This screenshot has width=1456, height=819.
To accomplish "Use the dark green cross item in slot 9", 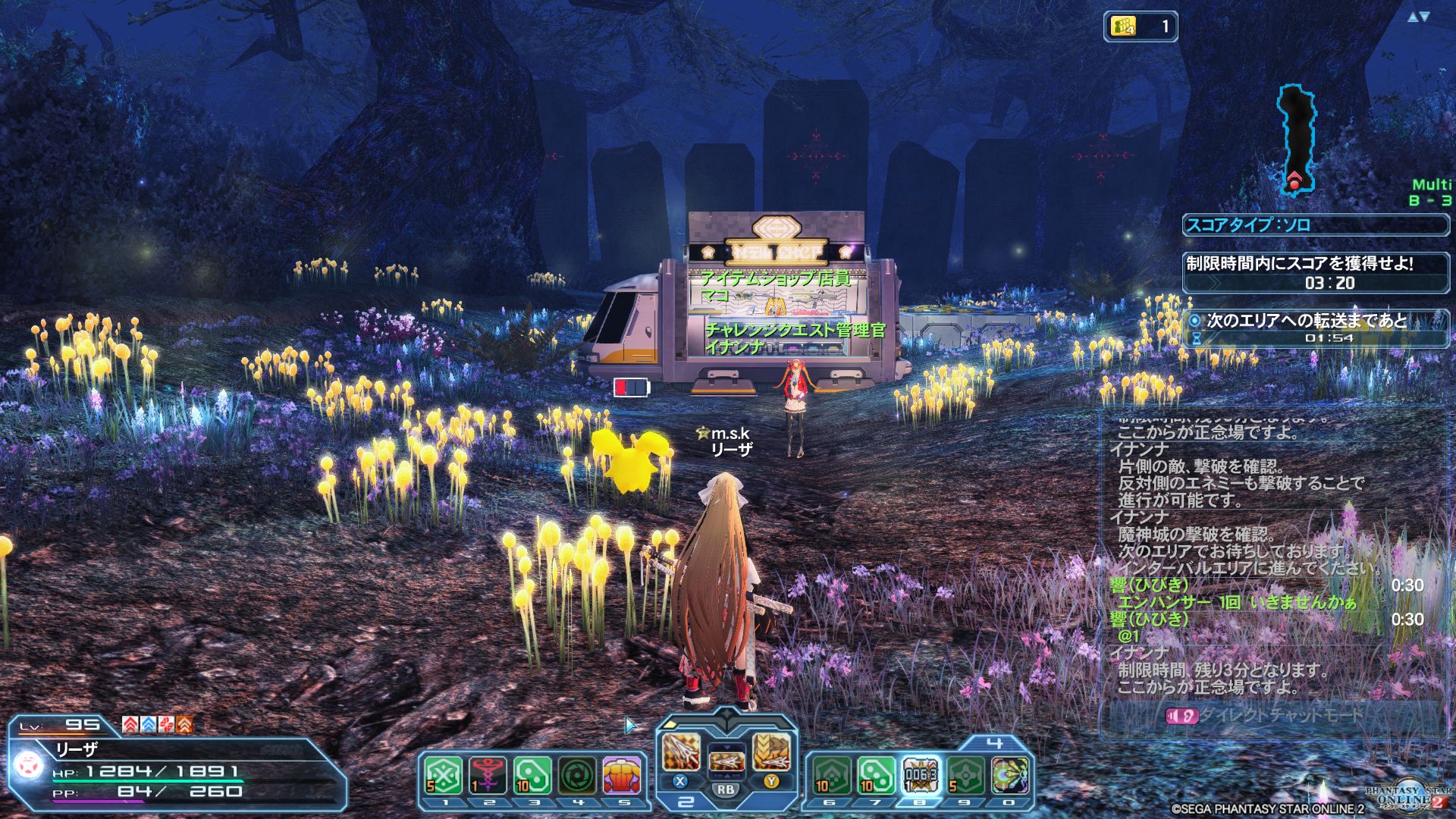I will pyautogui.click(x=965, y=776).
